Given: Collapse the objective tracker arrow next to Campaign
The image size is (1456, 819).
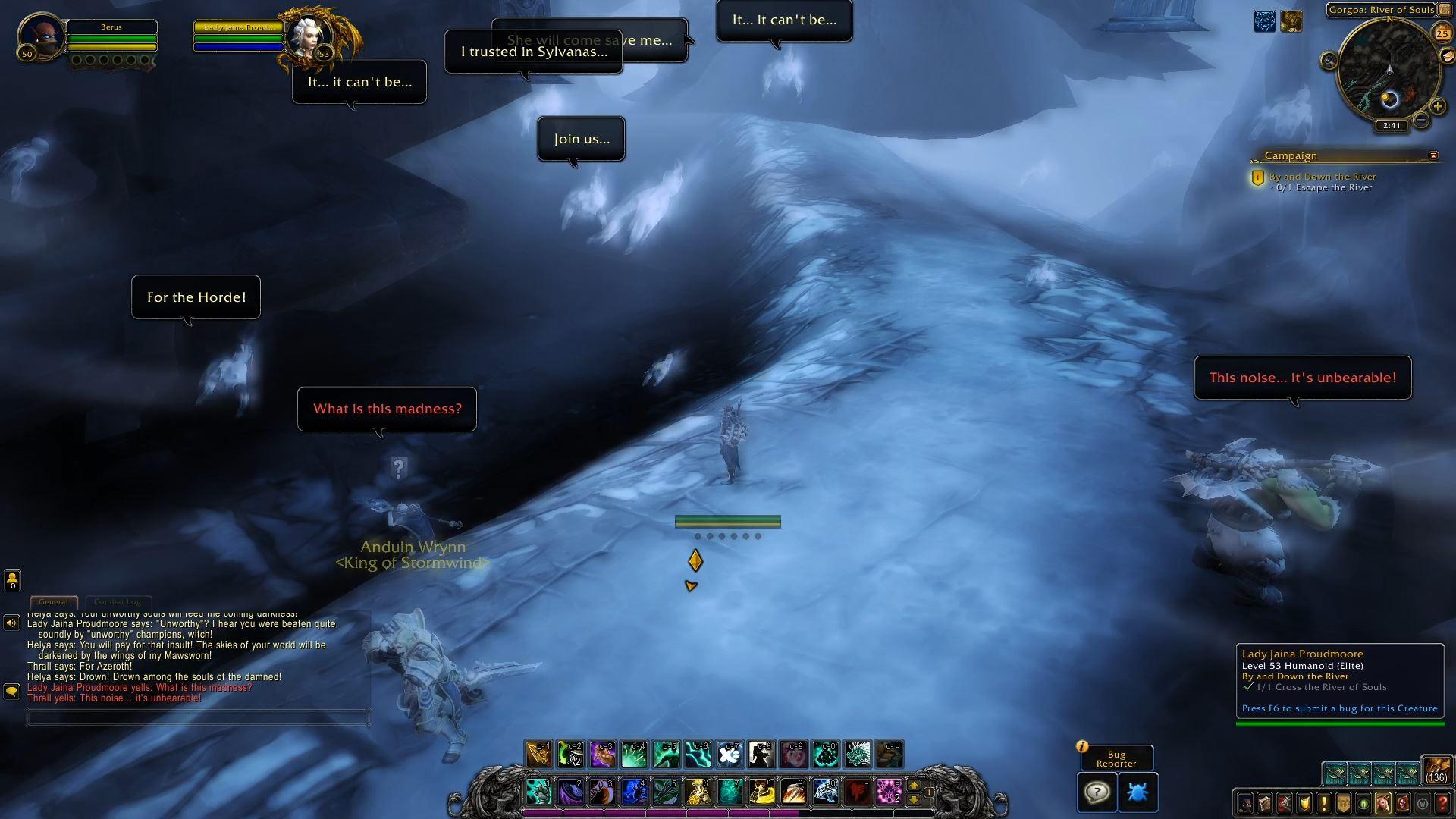Looking at the screenshot, I should [x=1432, y=155].
